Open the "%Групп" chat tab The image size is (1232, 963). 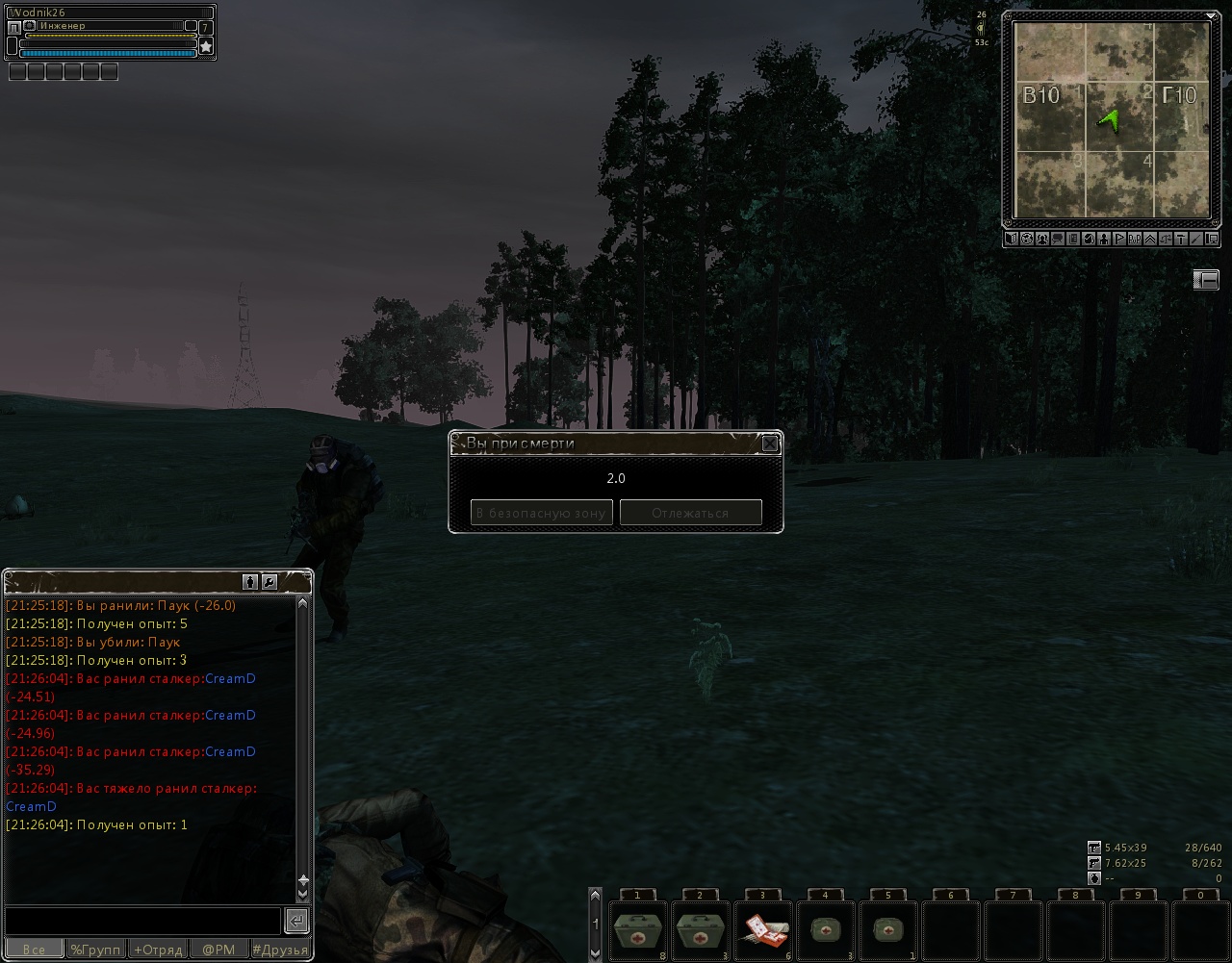pos(95,950)
